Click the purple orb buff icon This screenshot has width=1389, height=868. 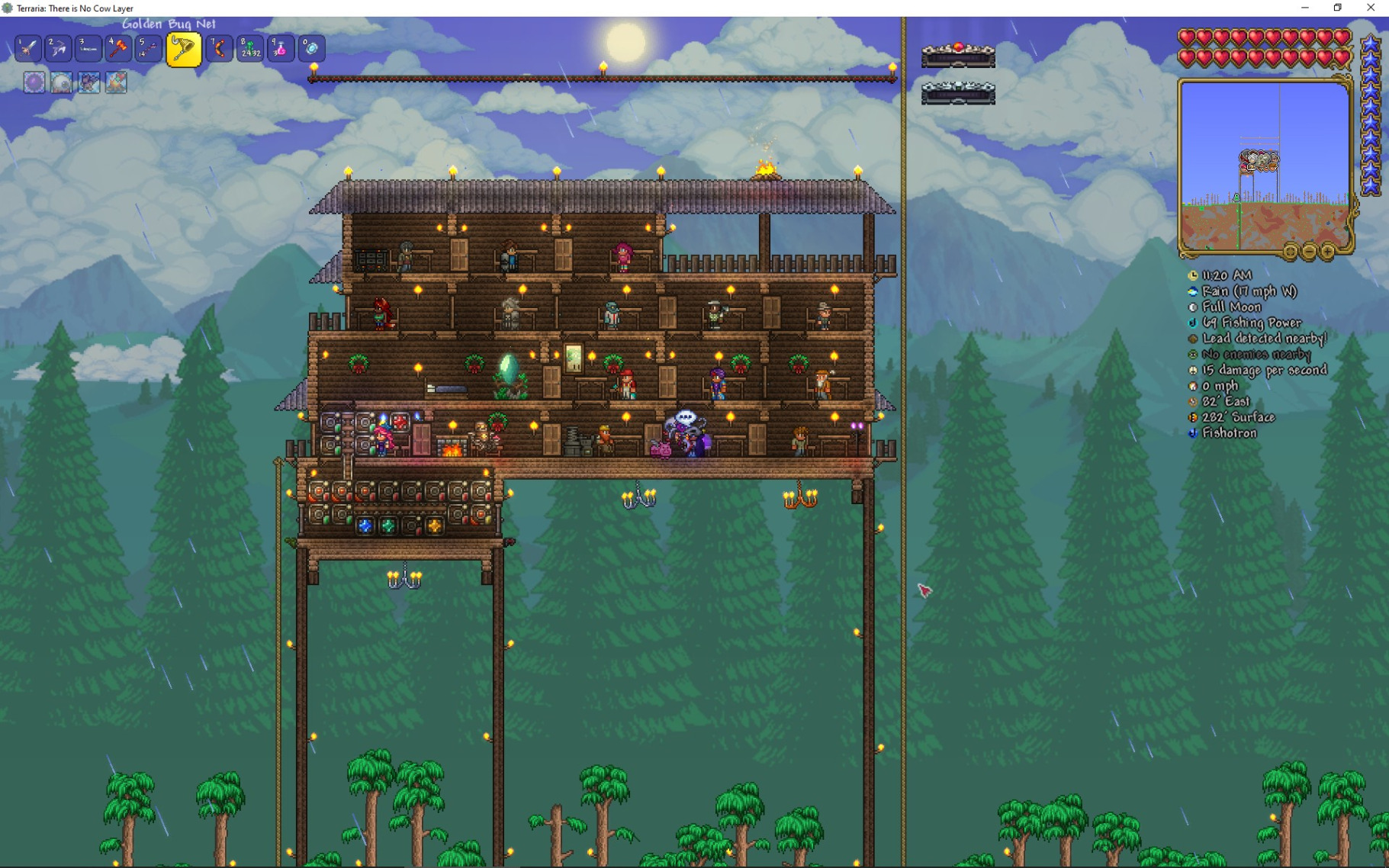click(34, 82)
